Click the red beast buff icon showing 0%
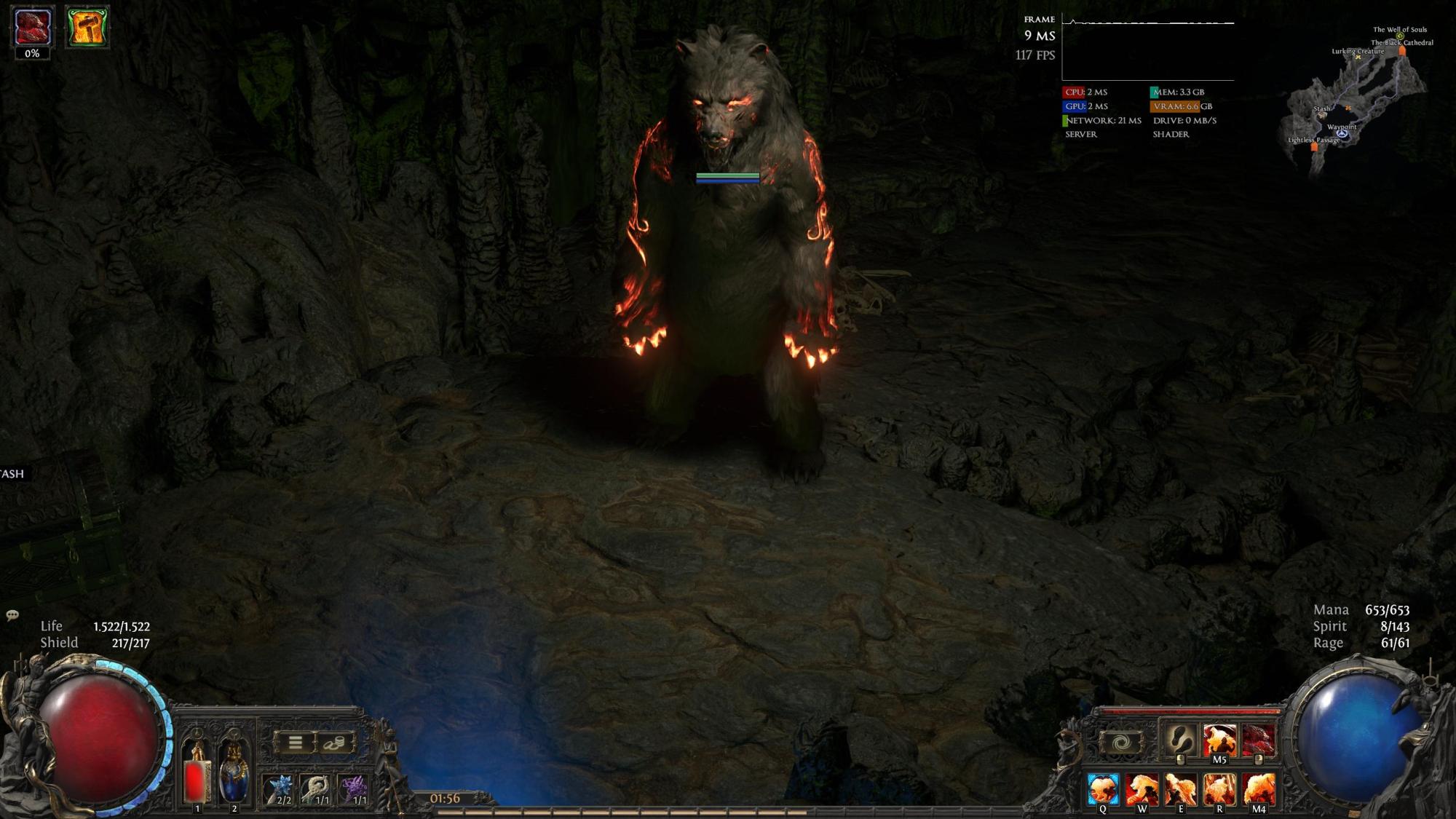1456x819 pixels. (x=32, y=28)
